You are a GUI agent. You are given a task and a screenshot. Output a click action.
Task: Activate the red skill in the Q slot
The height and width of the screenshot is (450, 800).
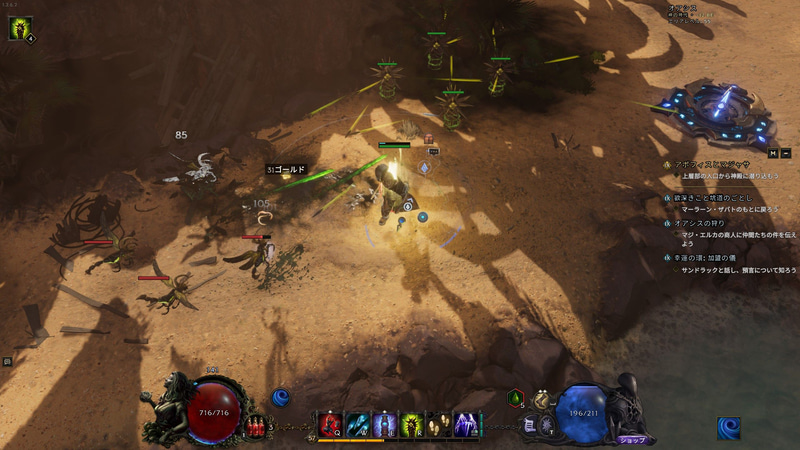330,425
